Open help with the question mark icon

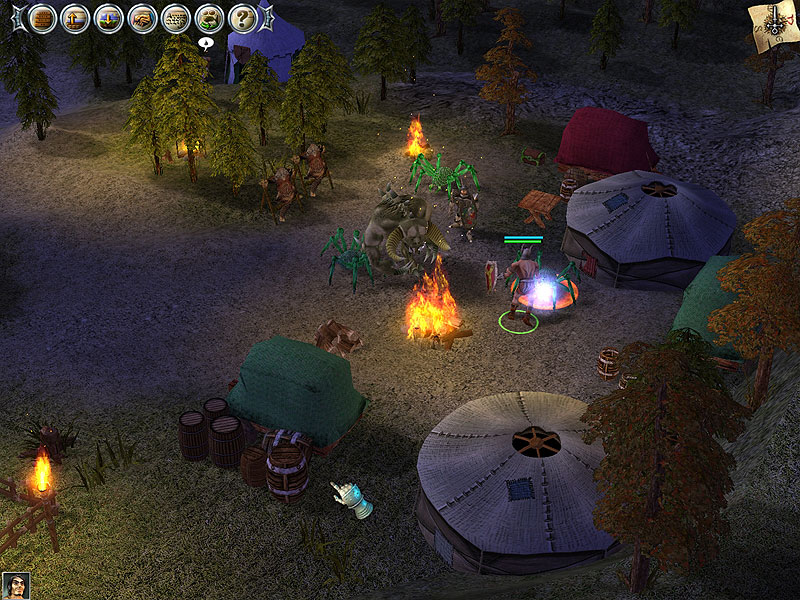click(243, 18)
